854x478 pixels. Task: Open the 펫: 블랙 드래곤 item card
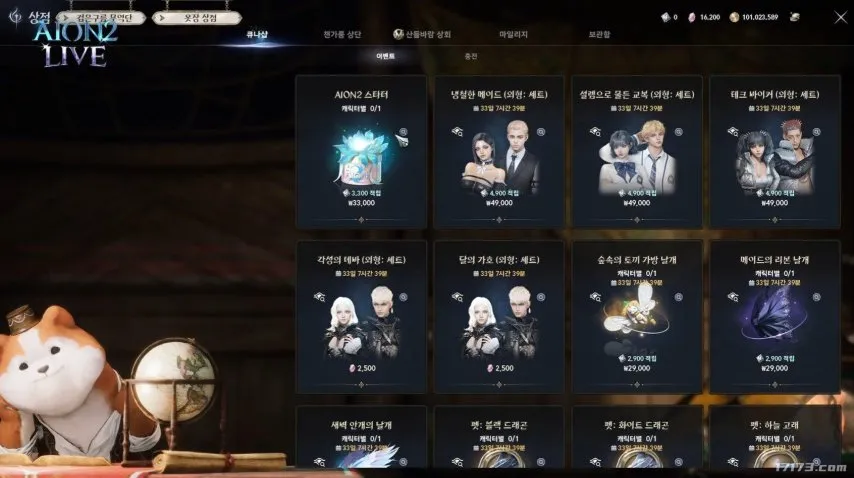pos(499,440)
